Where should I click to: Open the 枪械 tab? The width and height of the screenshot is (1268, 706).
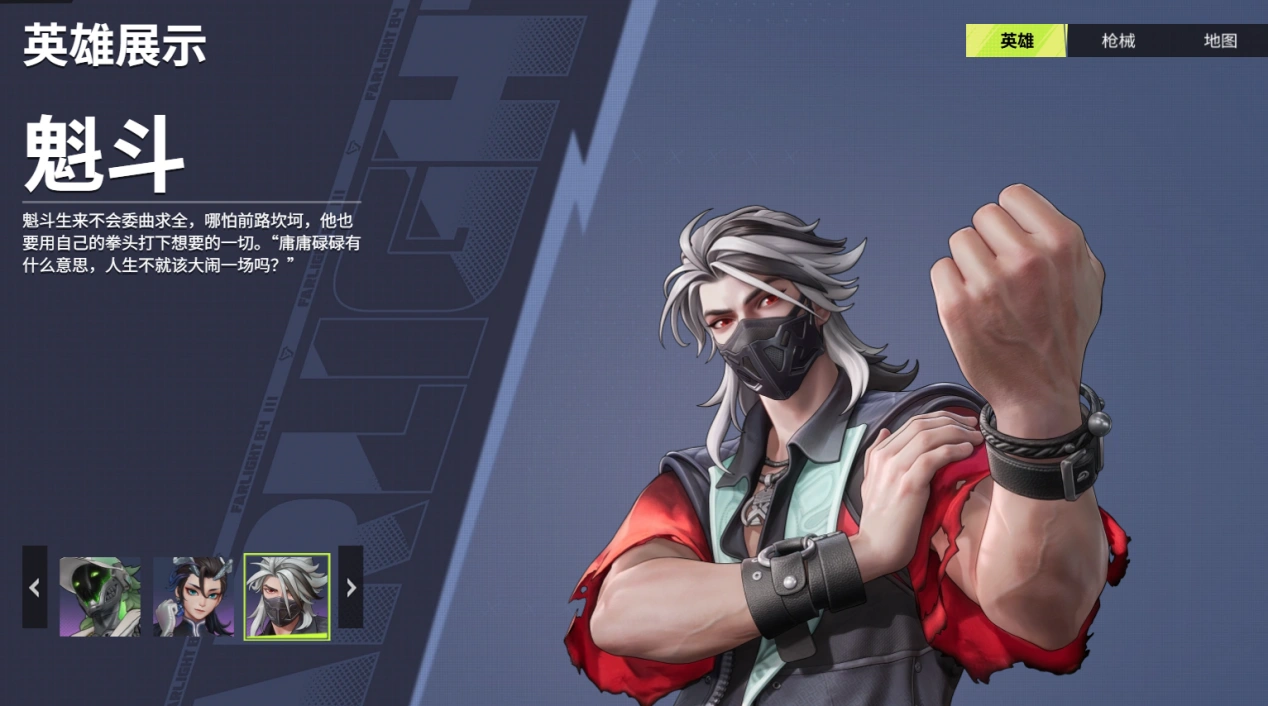1118,41
